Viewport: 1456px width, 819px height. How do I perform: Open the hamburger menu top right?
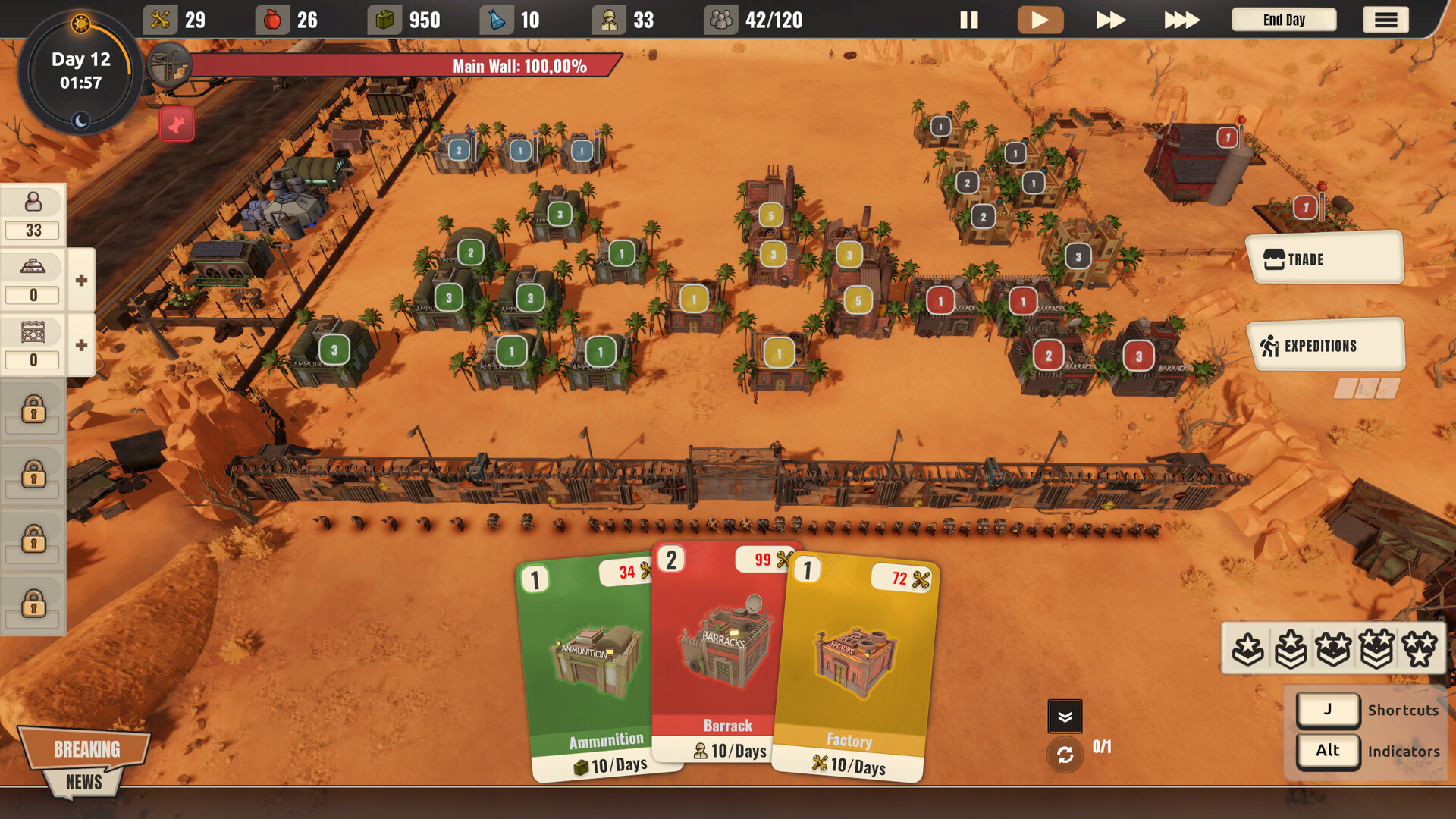[1385, 20]
